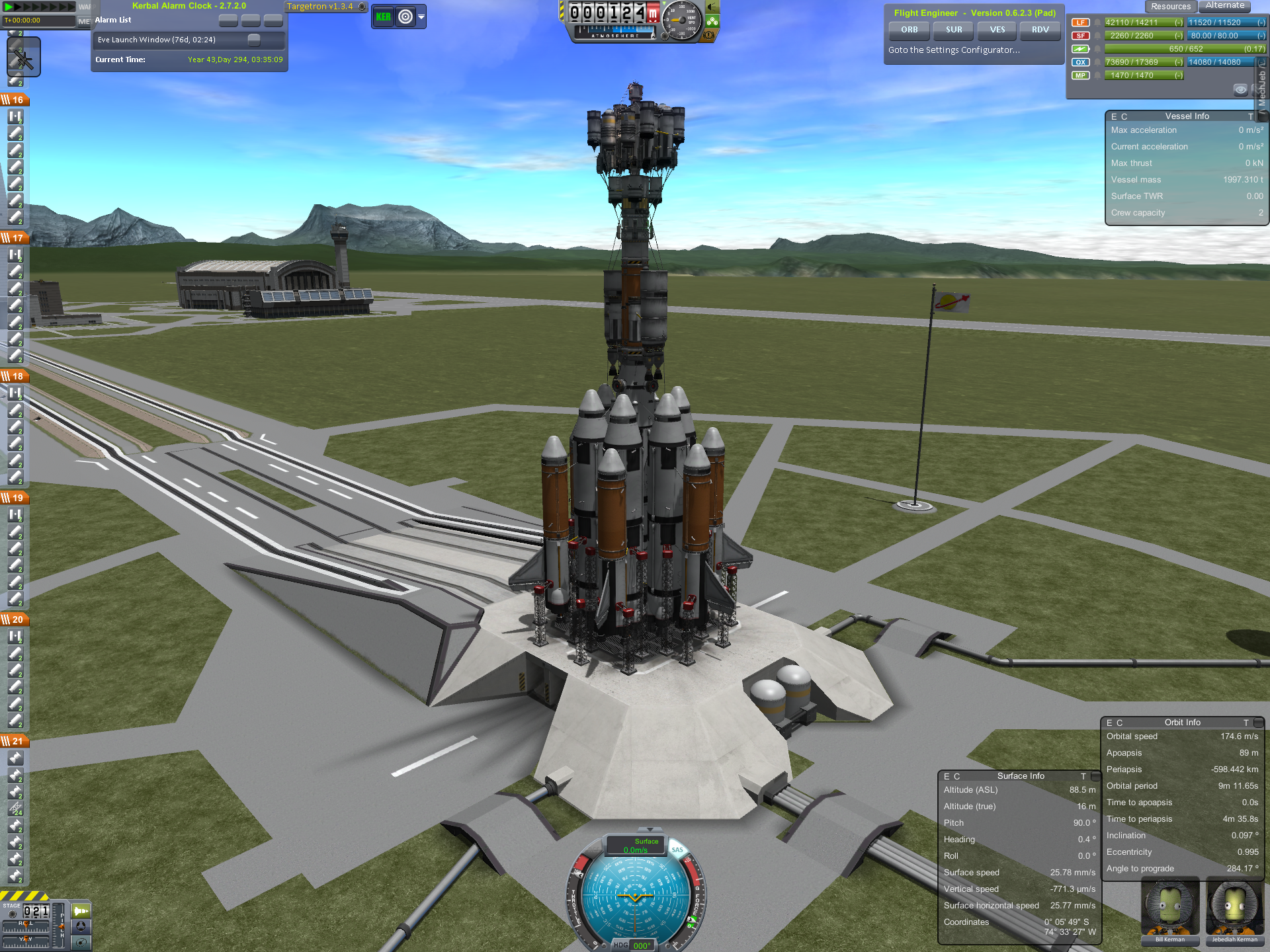Open the ORB section in Flight Engineer

click(x=909, y=30)
